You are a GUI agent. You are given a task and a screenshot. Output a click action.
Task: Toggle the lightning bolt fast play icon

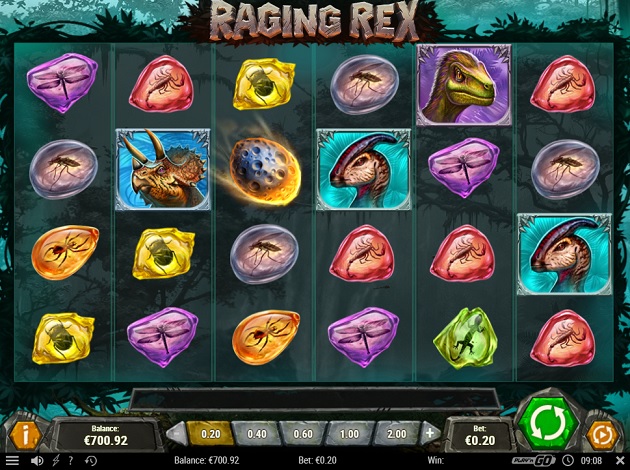coord(55,461)
